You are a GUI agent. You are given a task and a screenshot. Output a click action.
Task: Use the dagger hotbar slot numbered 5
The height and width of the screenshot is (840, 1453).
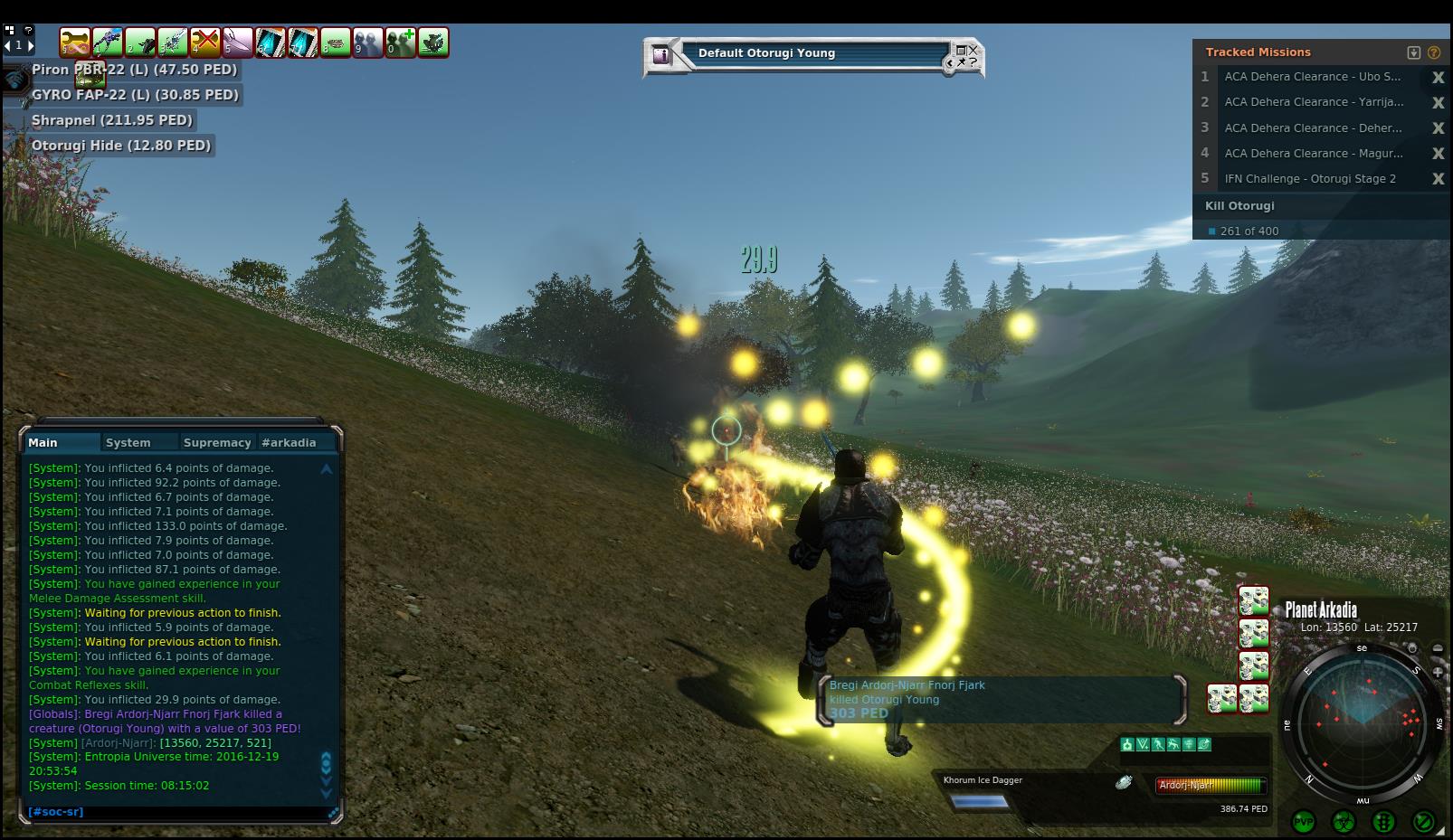(x=238, y=42)
